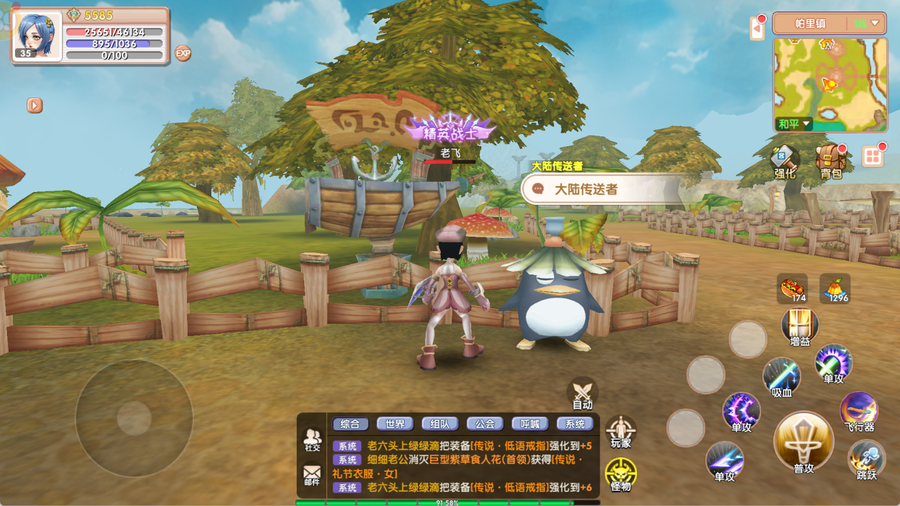Screen dimensions: 900x506
Task: Select the 玩家 player target button
Action: [620, 432]
